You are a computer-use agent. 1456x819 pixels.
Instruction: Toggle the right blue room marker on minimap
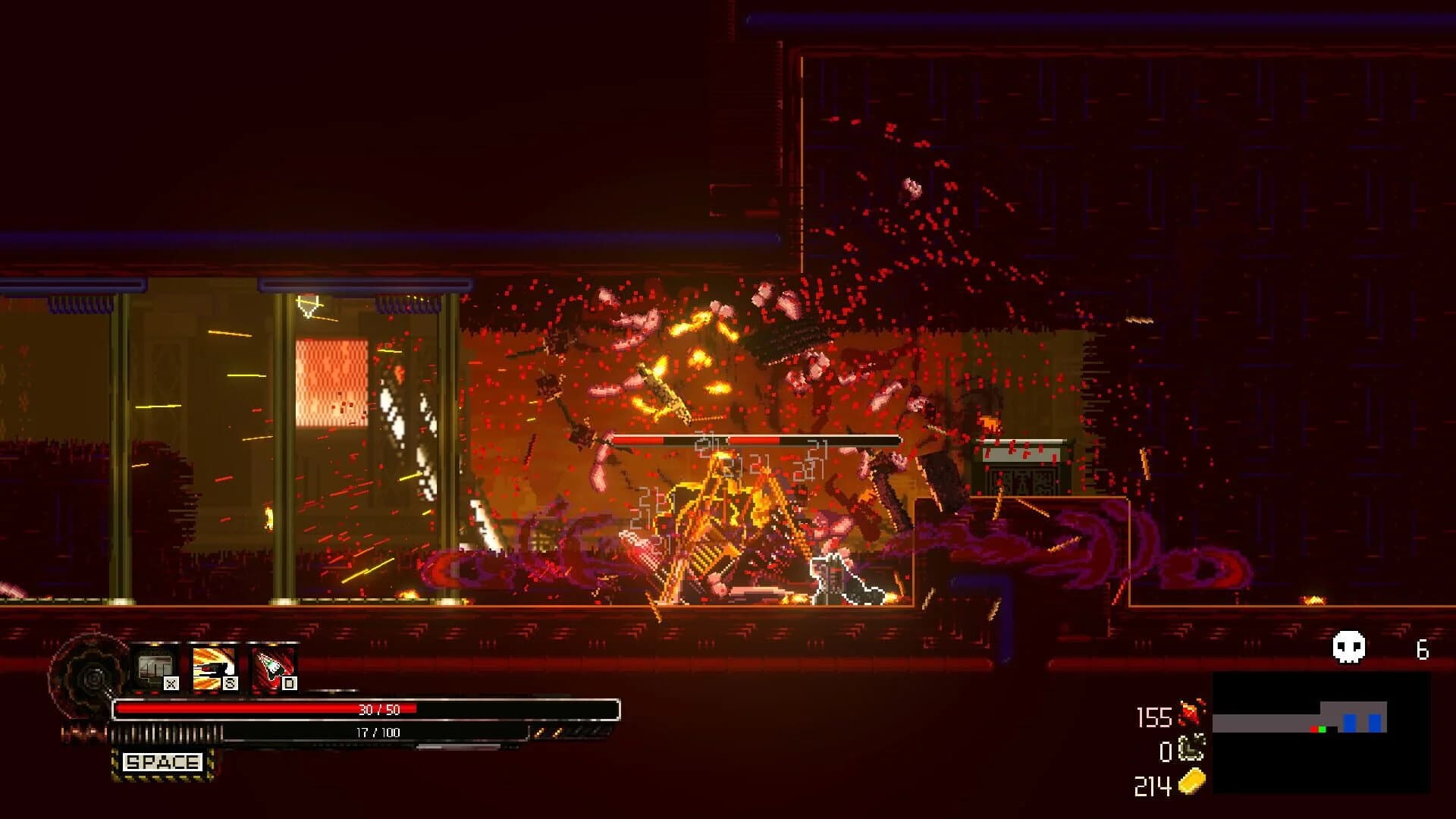click(x=1374, y=722)
